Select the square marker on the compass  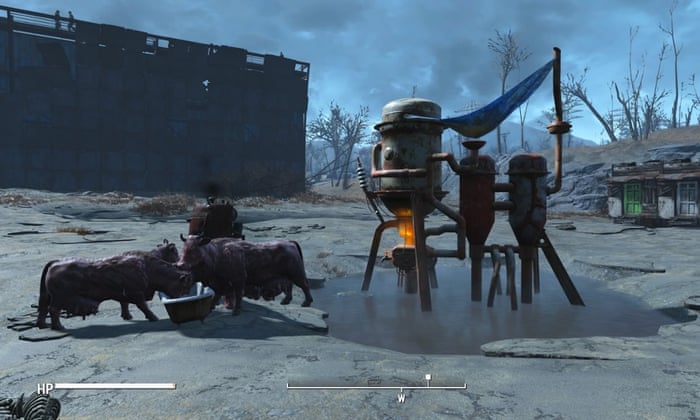(x=428, y=379)
